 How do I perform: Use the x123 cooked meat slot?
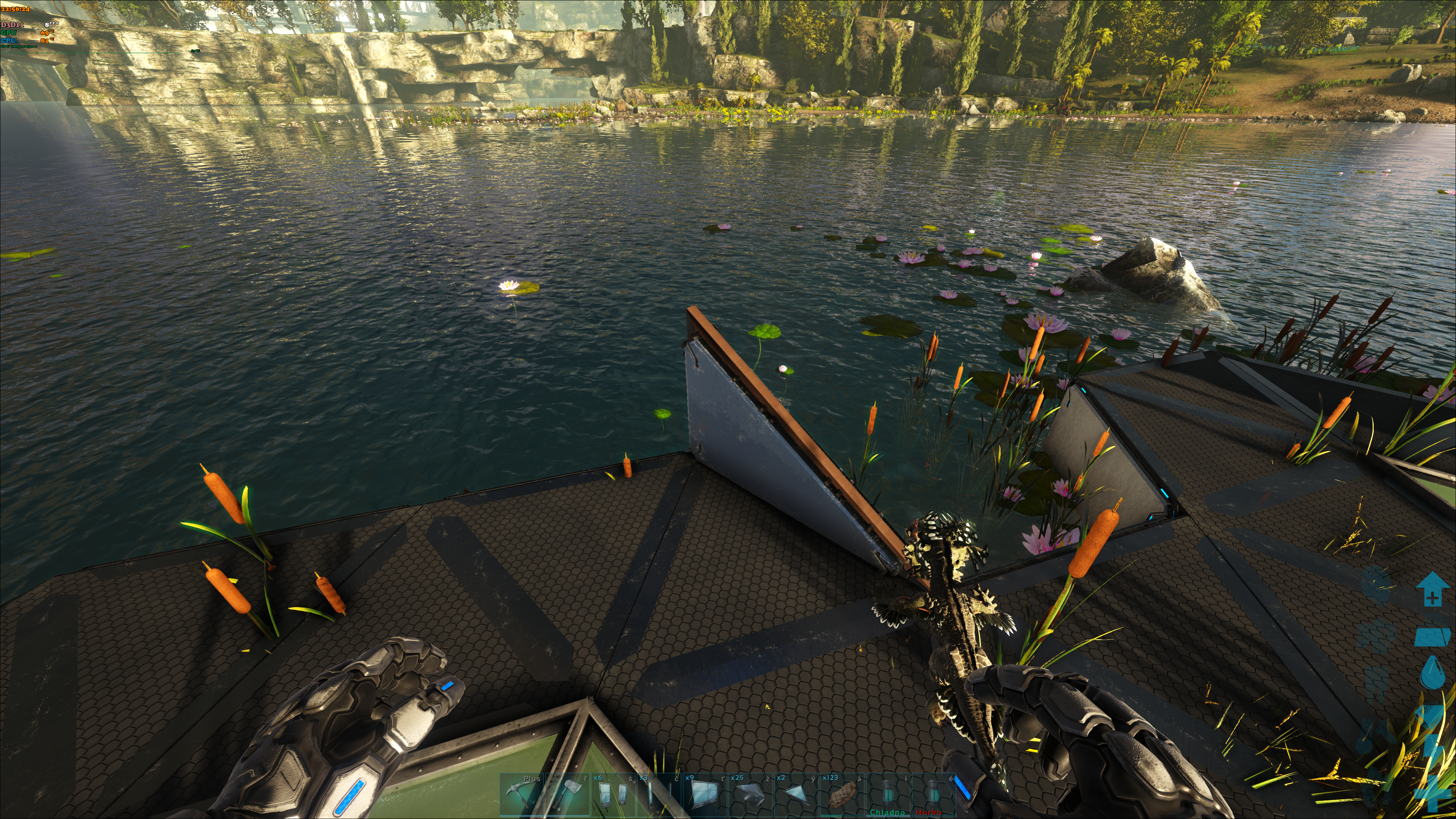(842, 795)
